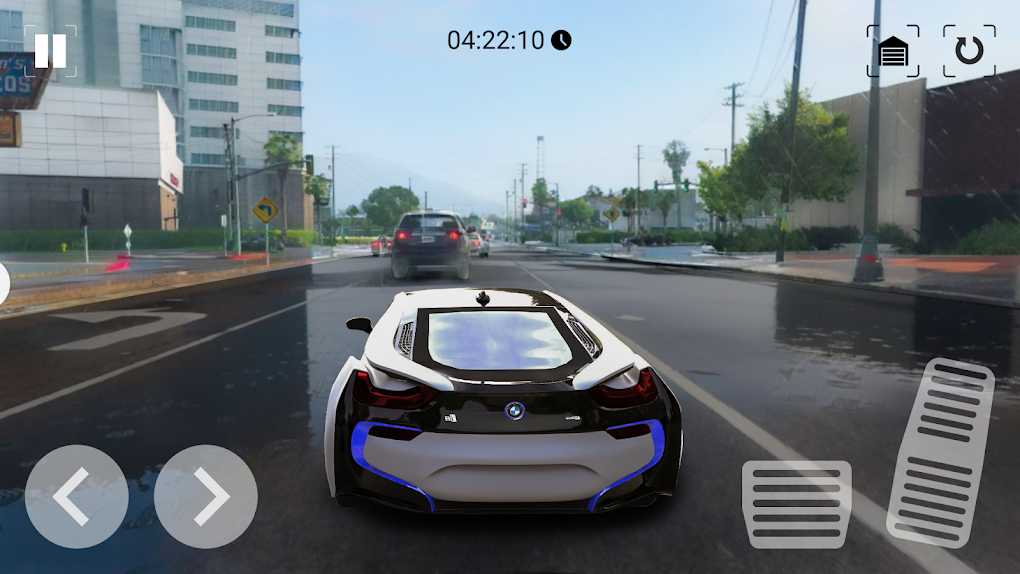The height and width of the screenshot is (574, 1020).
Task: Steer right with the right arrow
Action: tap(206, 497)
